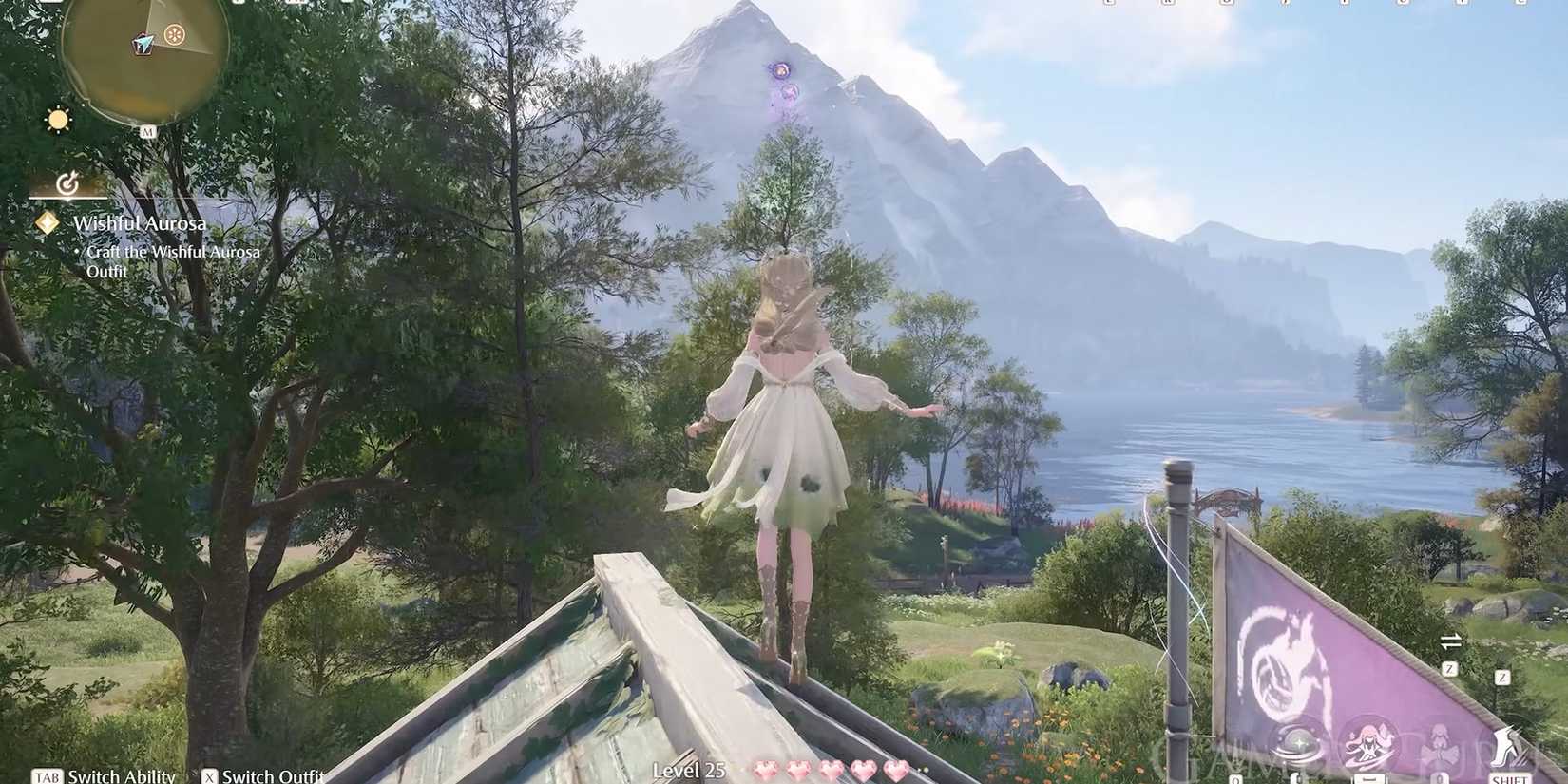
Task: Select the outfit transformation ability icon
Action: [x=1368, y=742]
